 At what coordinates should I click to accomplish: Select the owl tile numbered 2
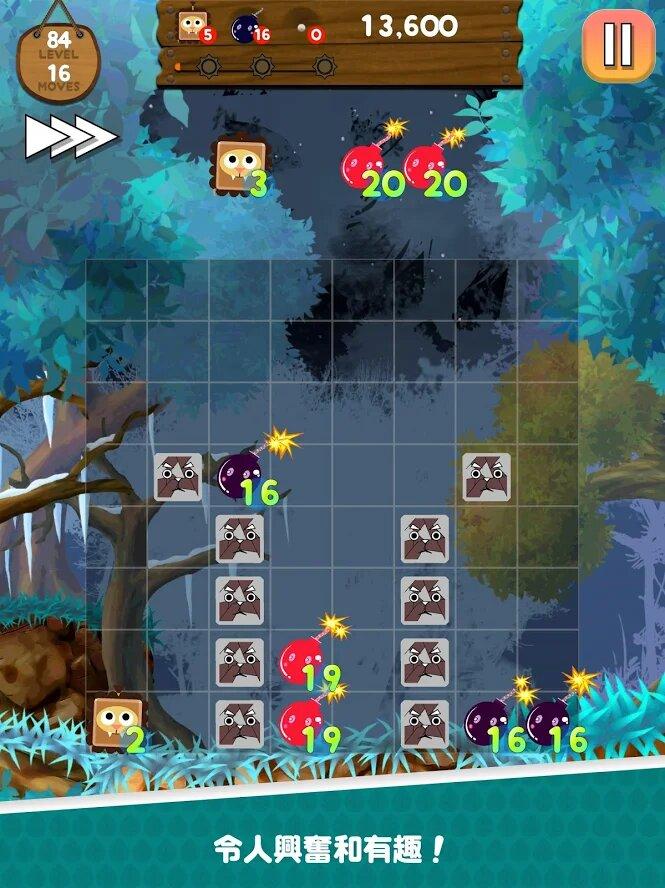coord(116,722)
